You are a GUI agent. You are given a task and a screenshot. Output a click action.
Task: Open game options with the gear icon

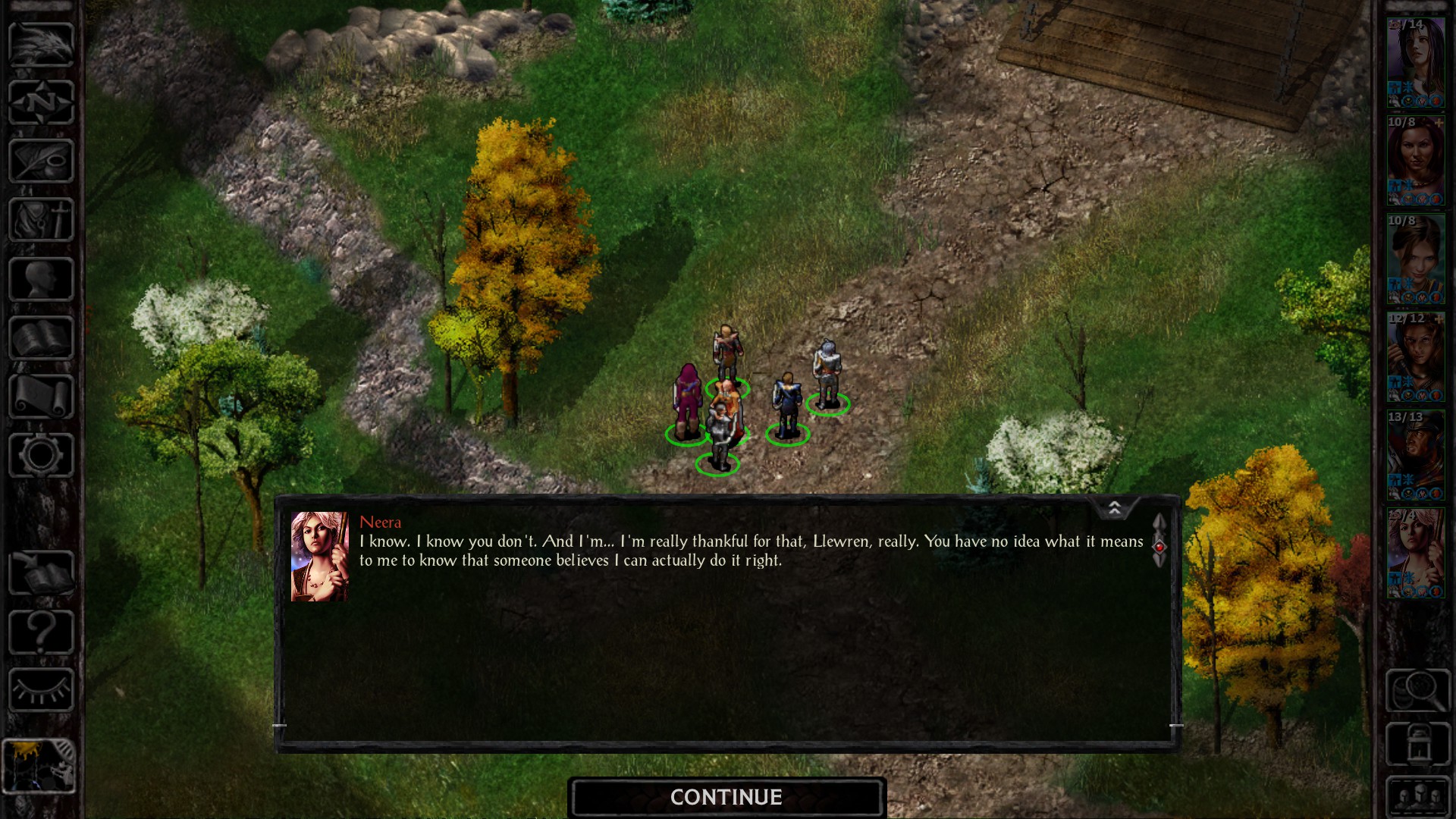40,455
